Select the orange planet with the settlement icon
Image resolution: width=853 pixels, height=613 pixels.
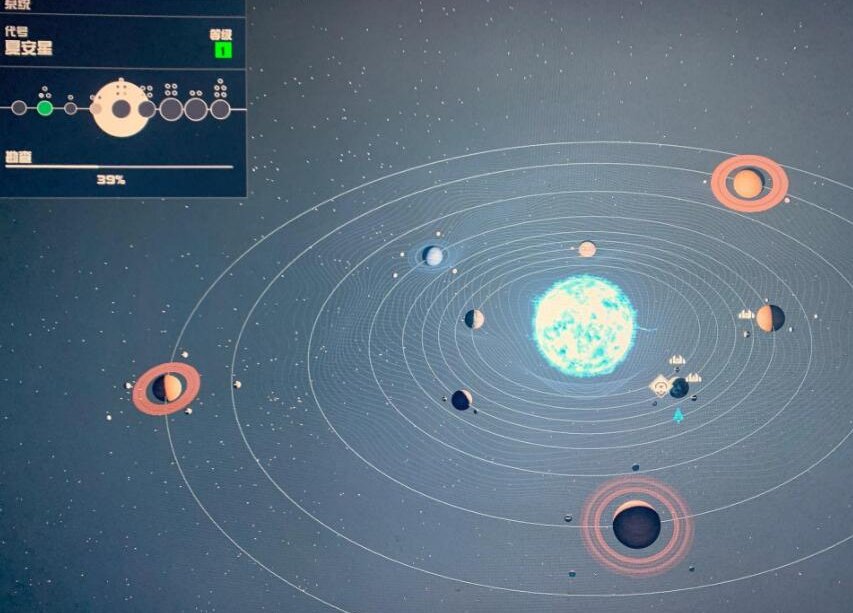[x=770, y=318]
